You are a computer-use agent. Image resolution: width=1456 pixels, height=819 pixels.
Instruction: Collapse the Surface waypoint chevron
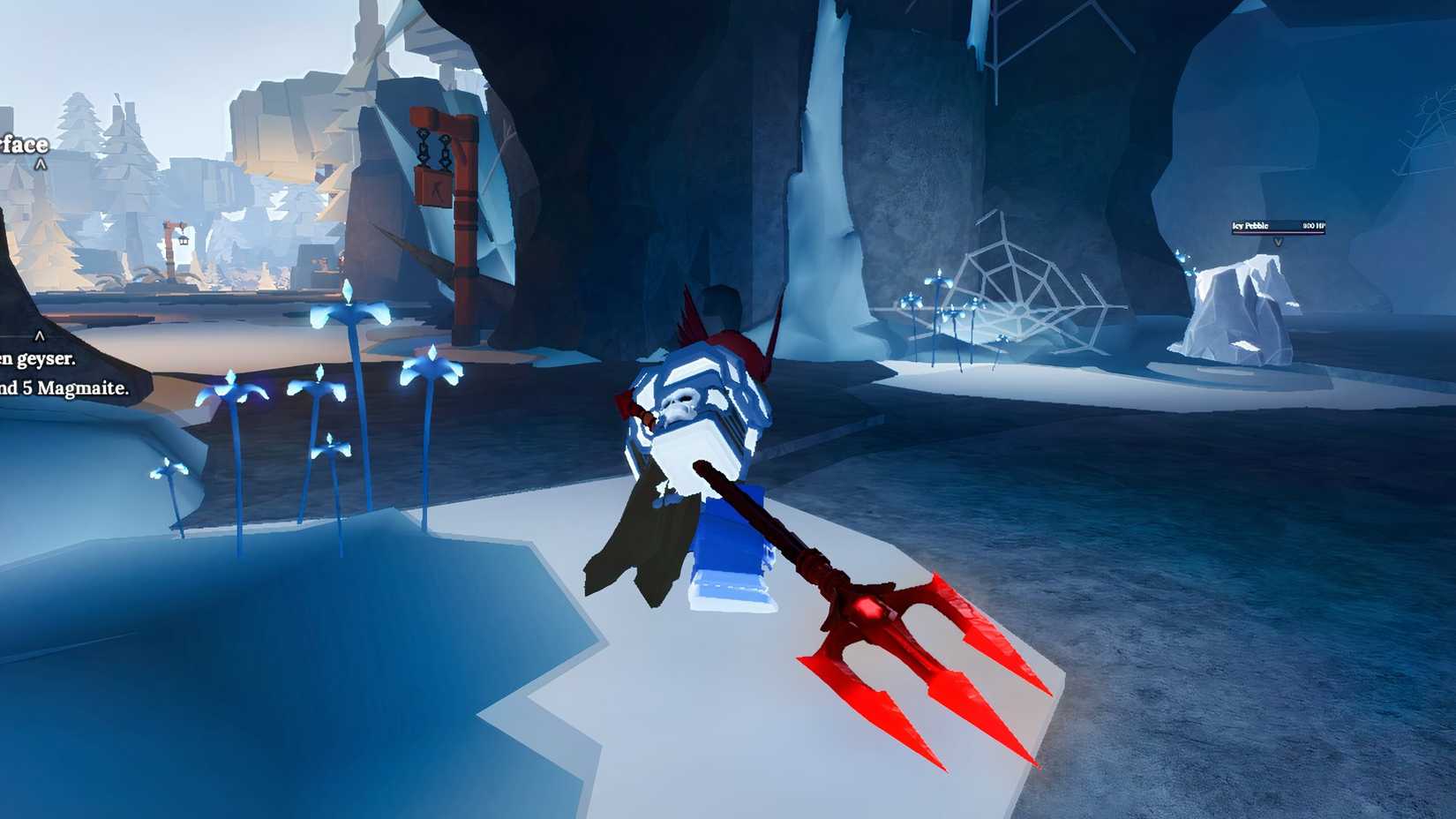(x=41, y=162)
